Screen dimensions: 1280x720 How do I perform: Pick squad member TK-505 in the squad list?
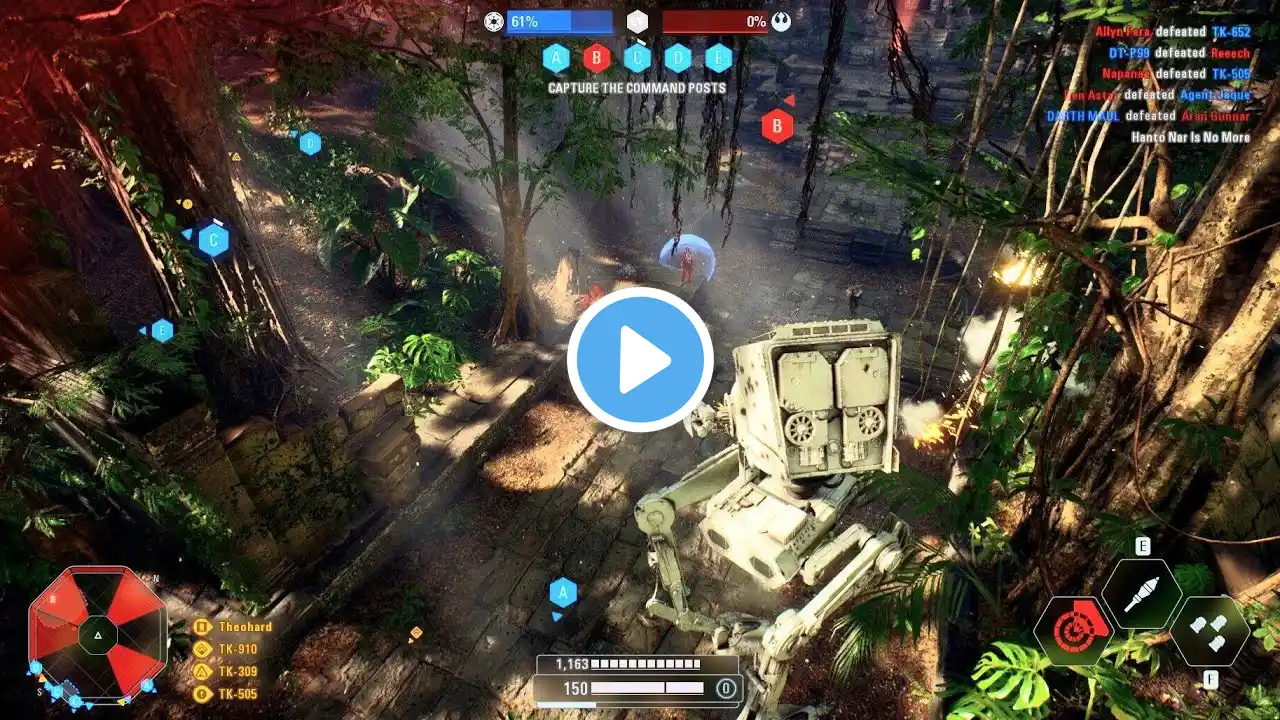point(237,693)
